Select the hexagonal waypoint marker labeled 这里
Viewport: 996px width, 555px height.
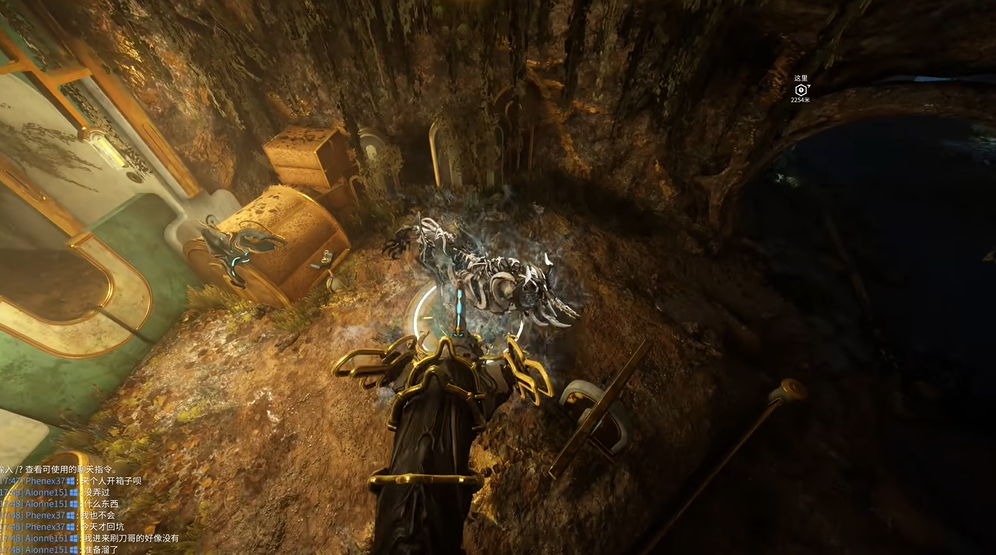(800, 89)
